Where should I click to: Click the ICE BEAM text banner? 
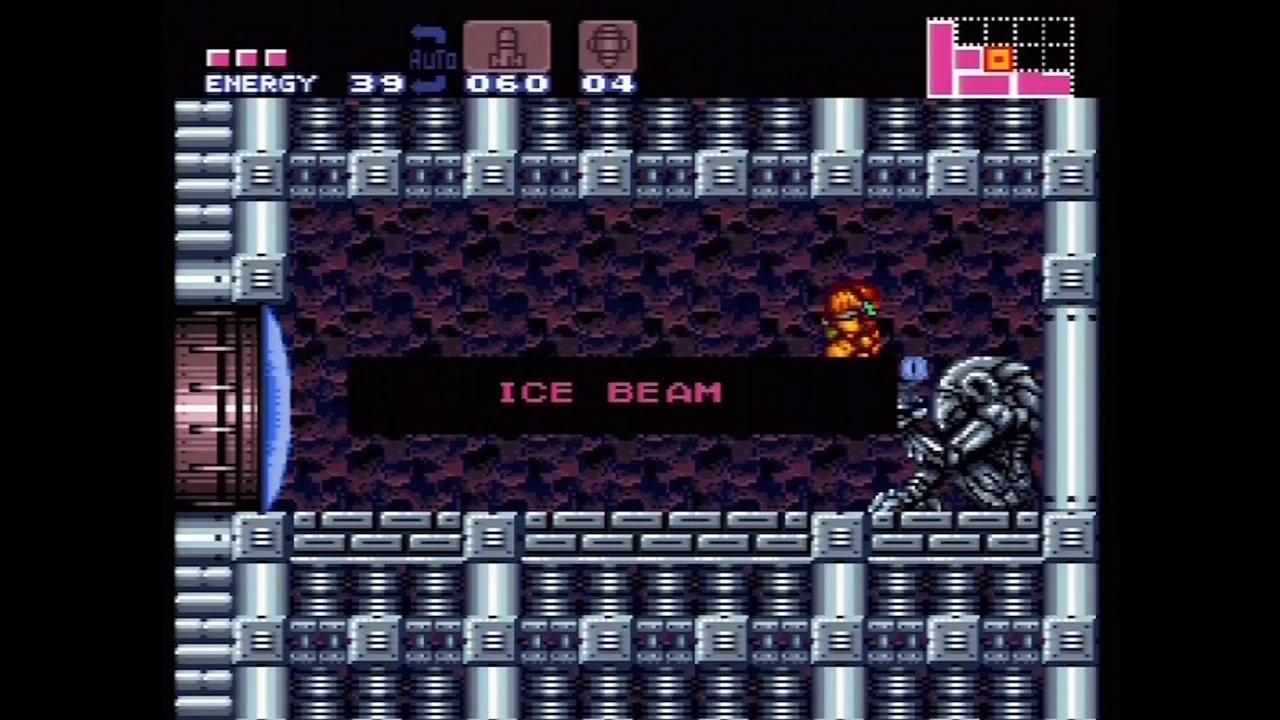coord(610,392)
